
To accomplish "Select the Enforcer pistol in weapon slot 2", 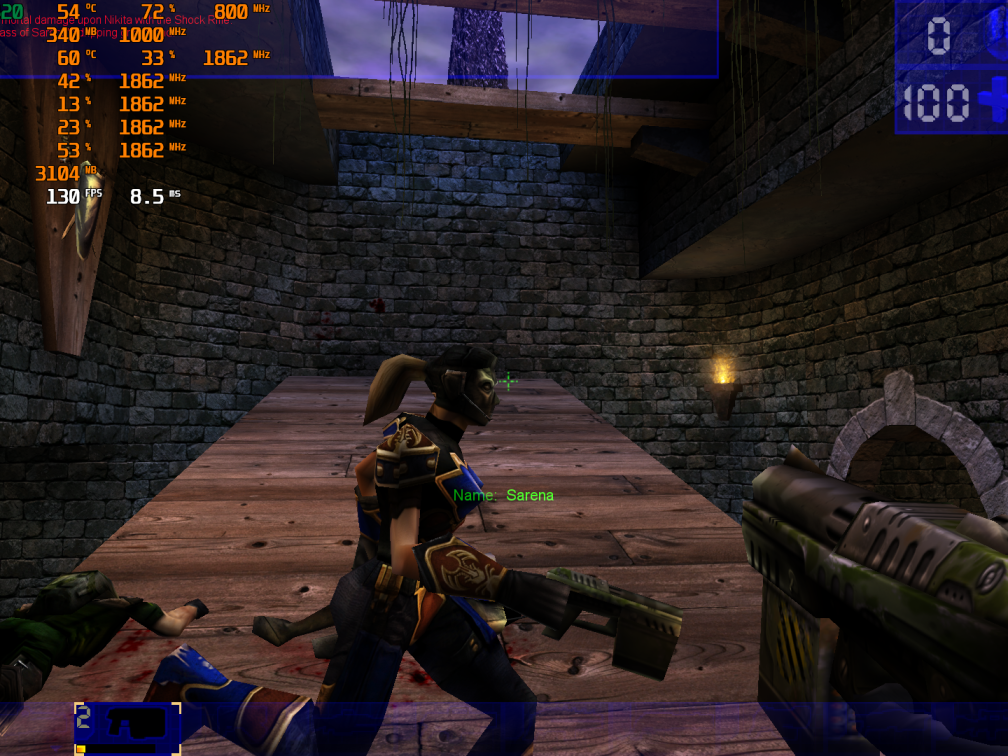I will click(127, 725).
